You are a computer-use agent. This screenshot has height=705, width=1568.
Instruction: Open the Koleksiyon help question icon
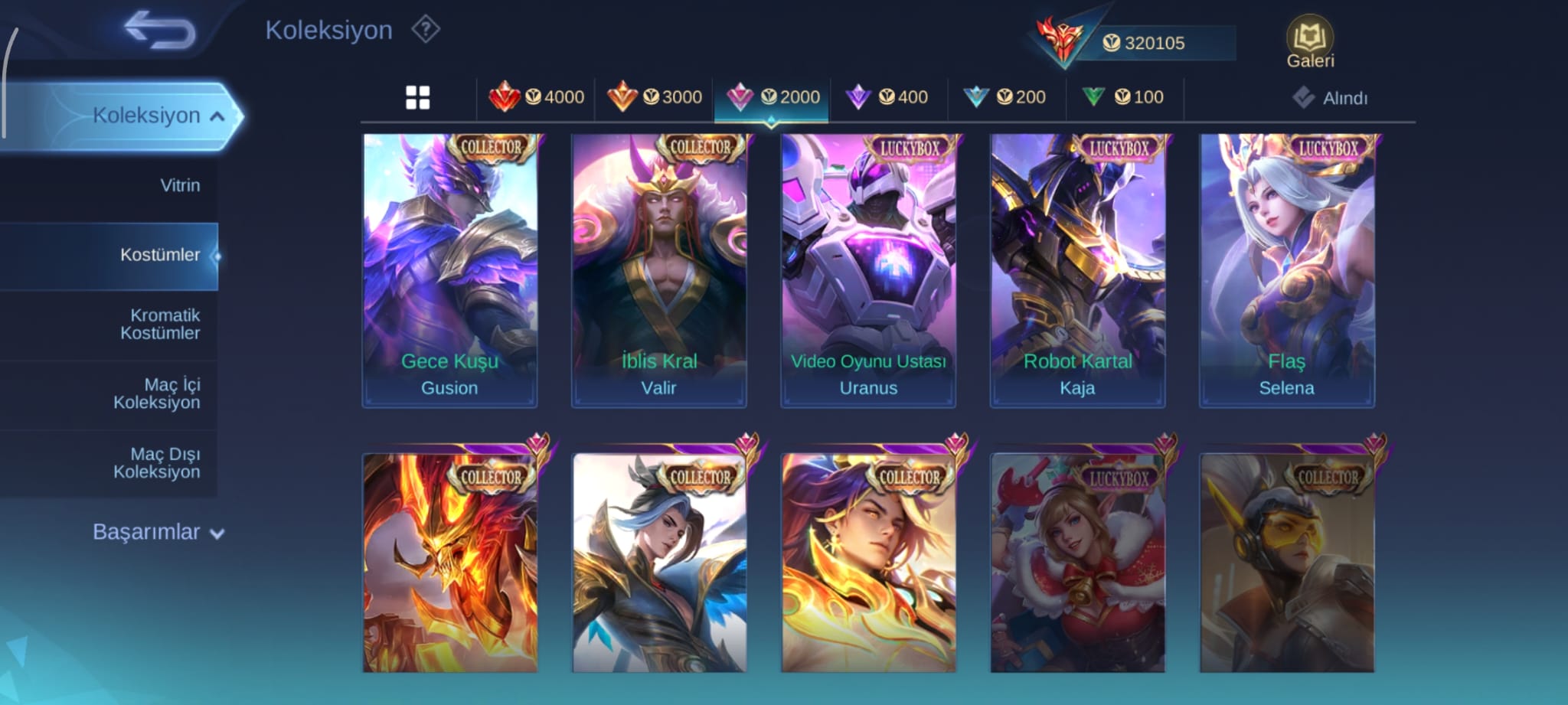click(x=426, y=31)
